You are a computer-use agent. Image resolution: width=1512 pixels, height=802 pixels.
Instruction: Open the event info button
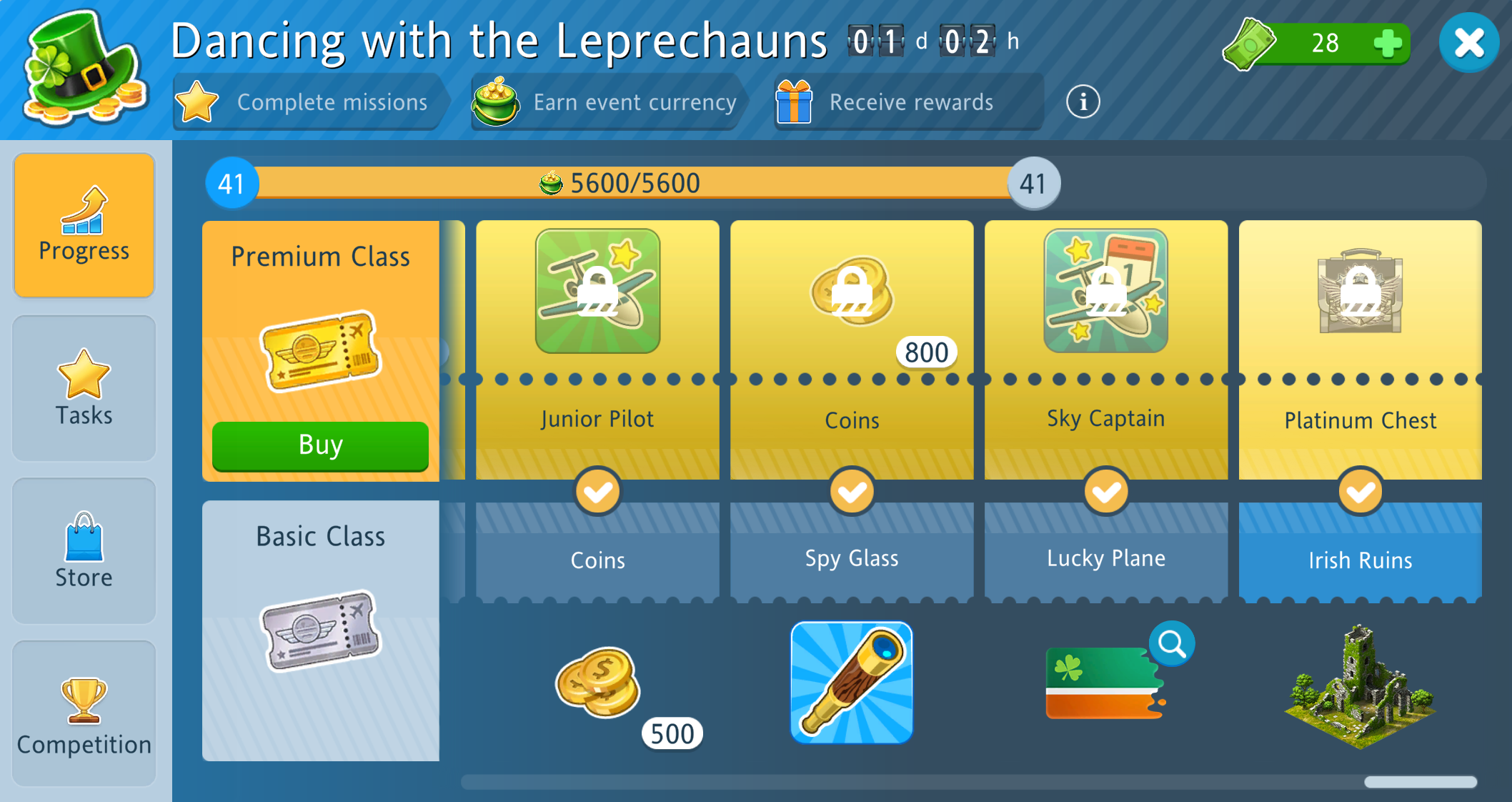(x=1083, y=102)
